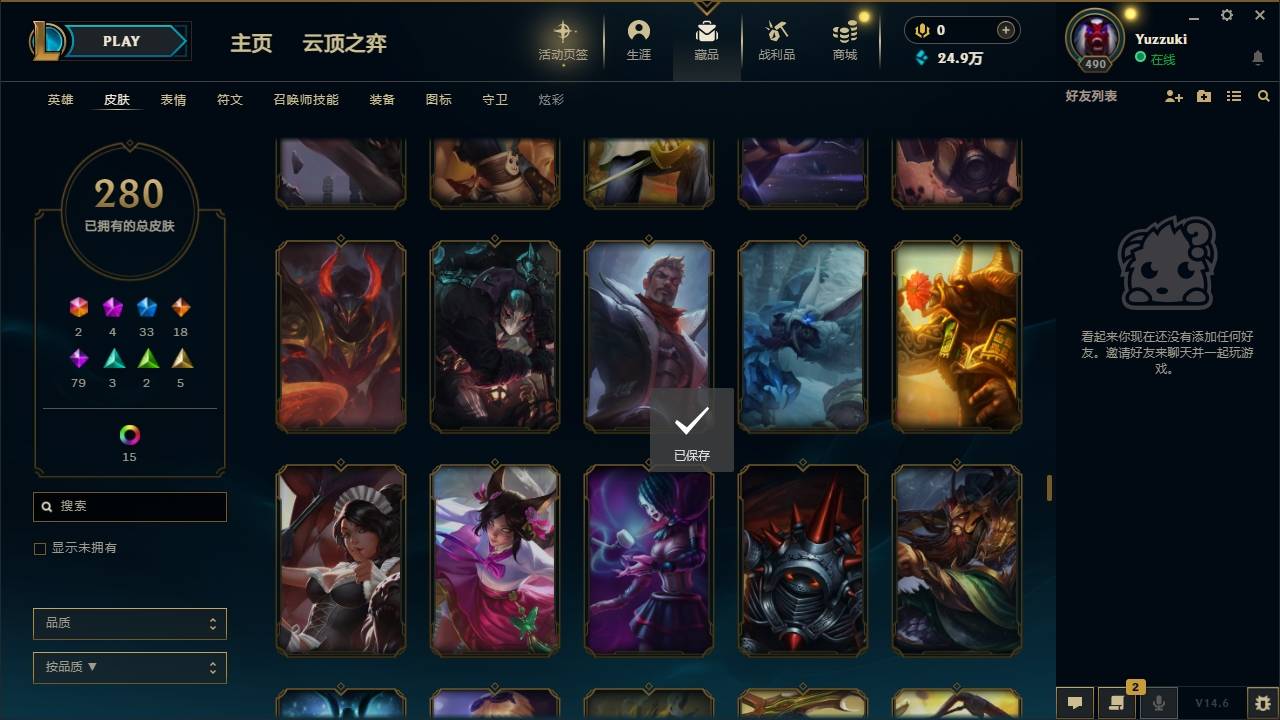
Task: Click the 搜索 skin search field
Action: point(129,507)
